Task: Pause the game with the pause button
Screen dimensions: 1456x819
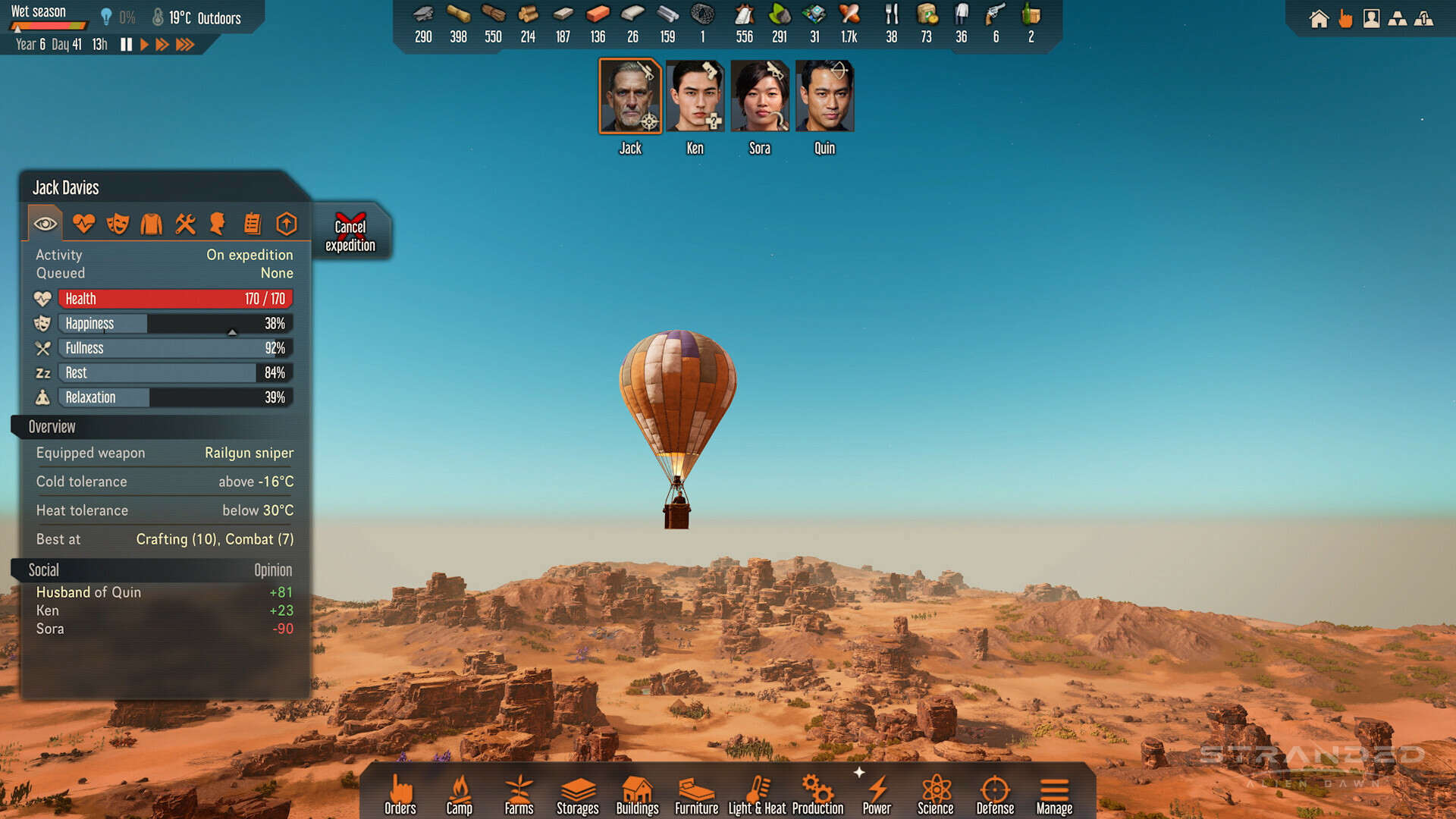Action: [x=126, y=44]
